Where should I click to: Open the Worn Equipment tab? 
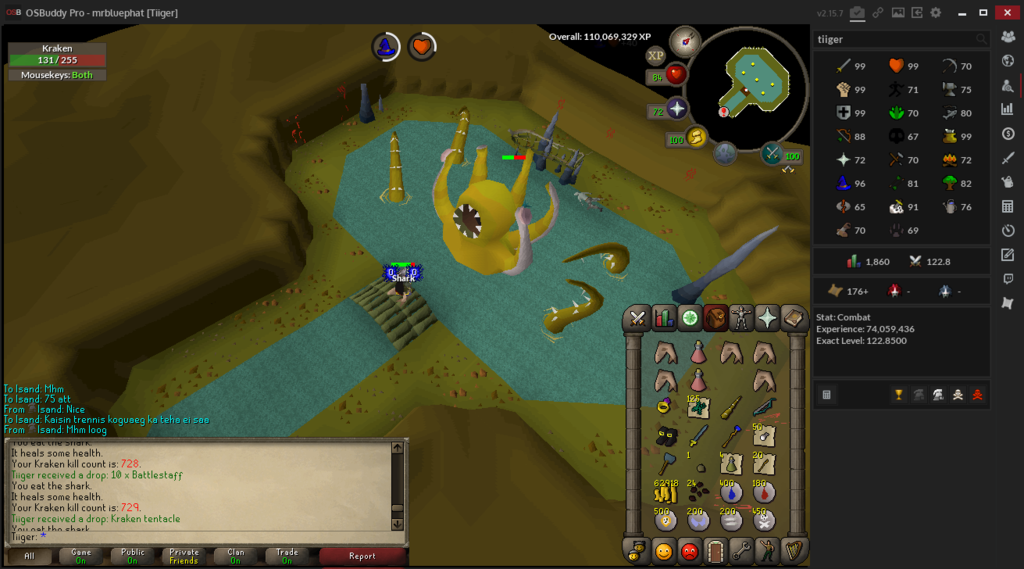741,319
